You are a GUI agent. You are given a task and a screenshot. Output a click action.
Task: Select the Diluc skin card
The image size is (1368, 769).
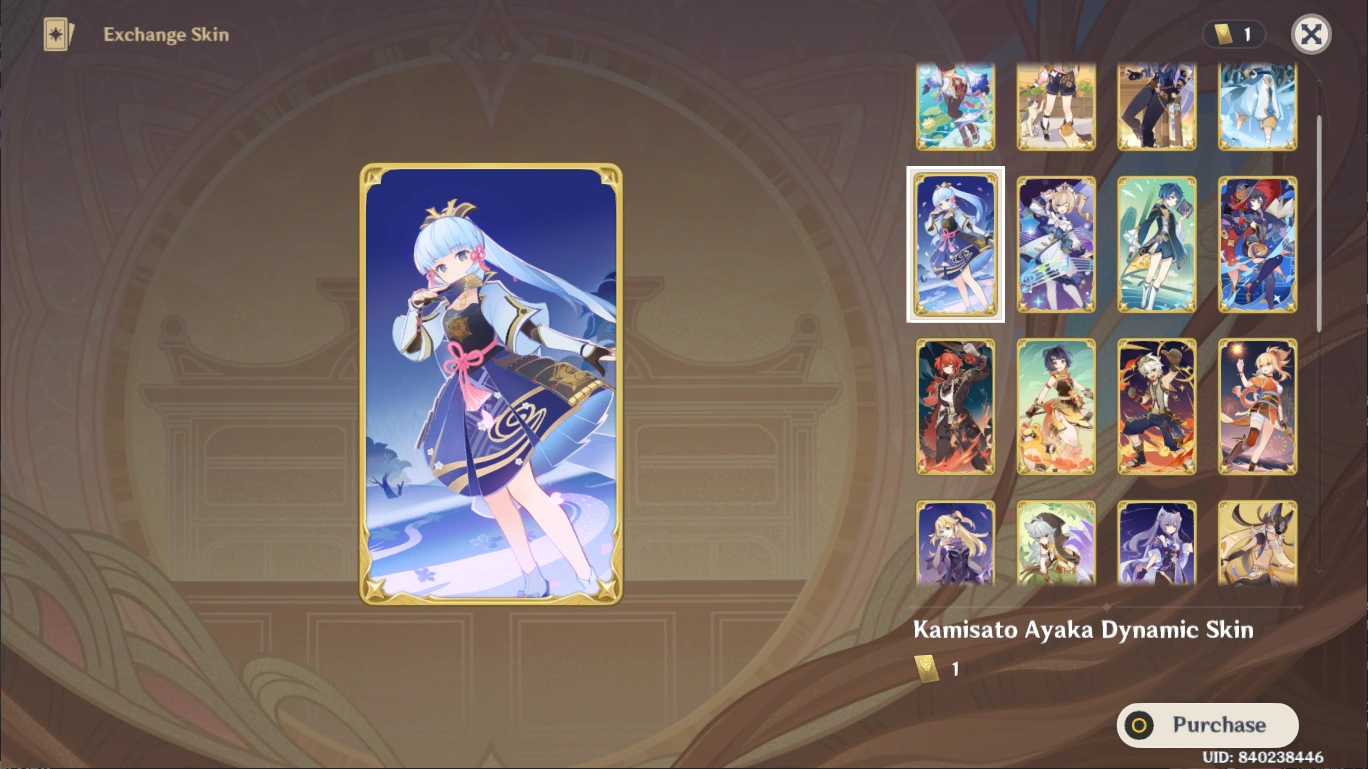(955, 405)
